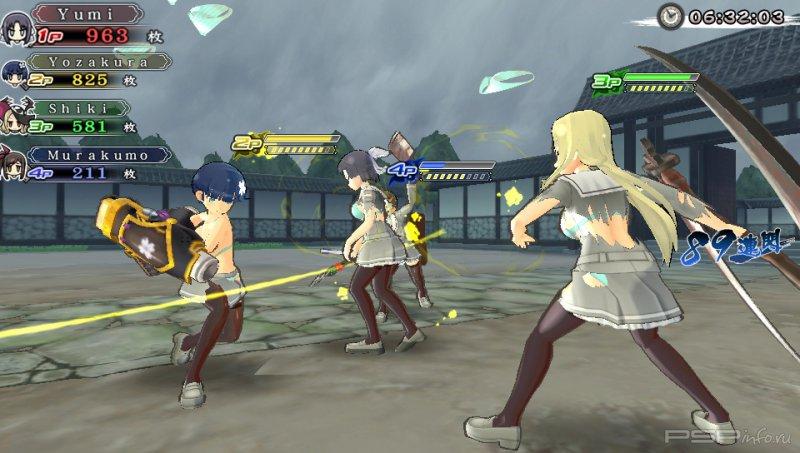Click Yozakura's player portrait
This screenshot has width=800, height=453.
[15, 72]
